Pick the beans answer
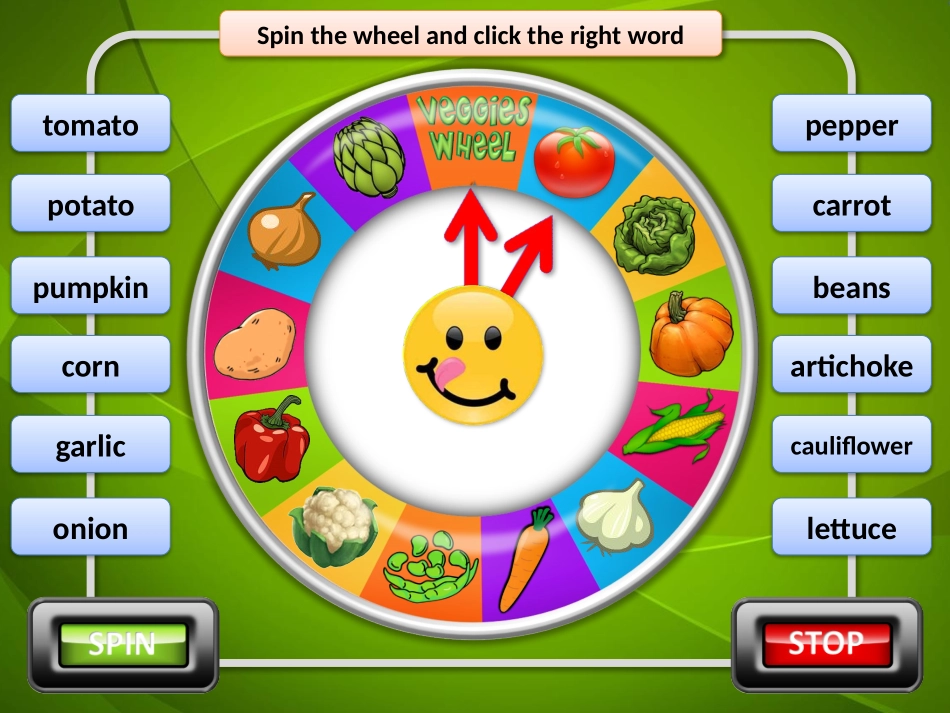This screenshot has height=713, width=950. coord(852,288)
